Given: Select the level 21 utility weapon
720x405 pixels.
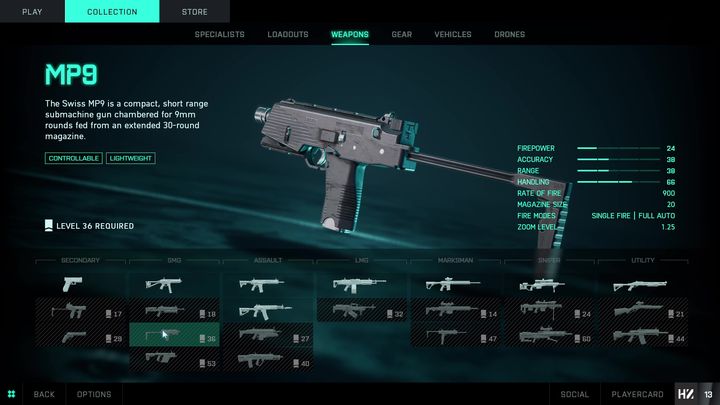Looking at the screenshot, I should (x=642, y=313).
